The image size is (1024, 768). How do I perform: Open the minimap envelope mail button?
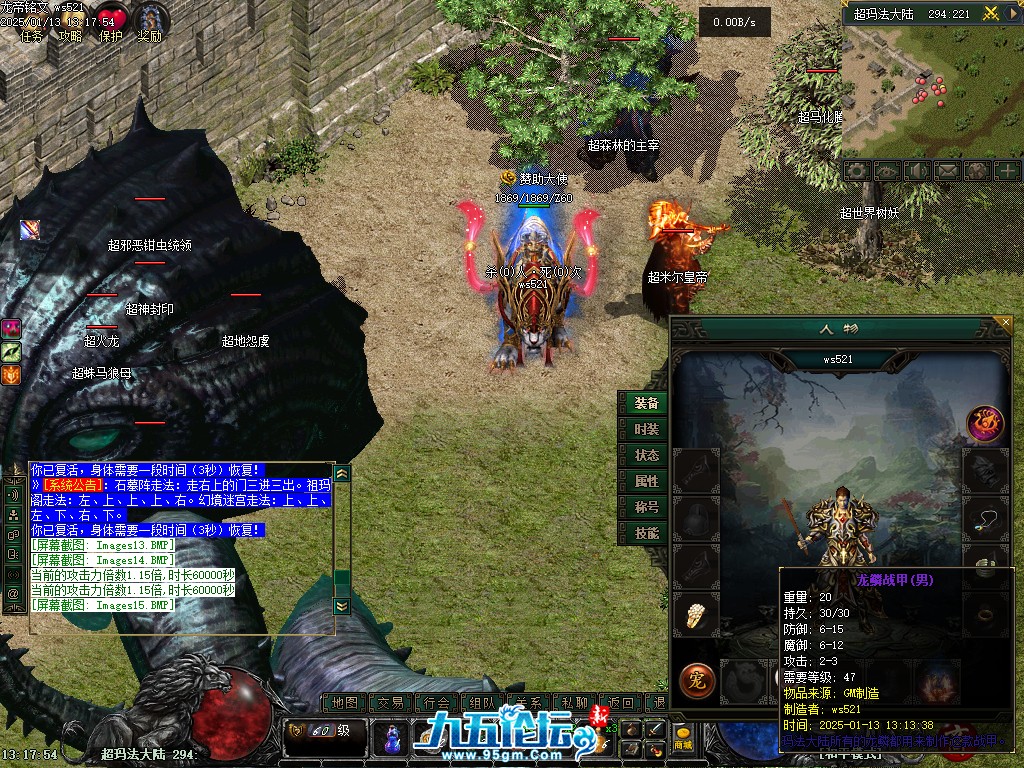[946, 171]
